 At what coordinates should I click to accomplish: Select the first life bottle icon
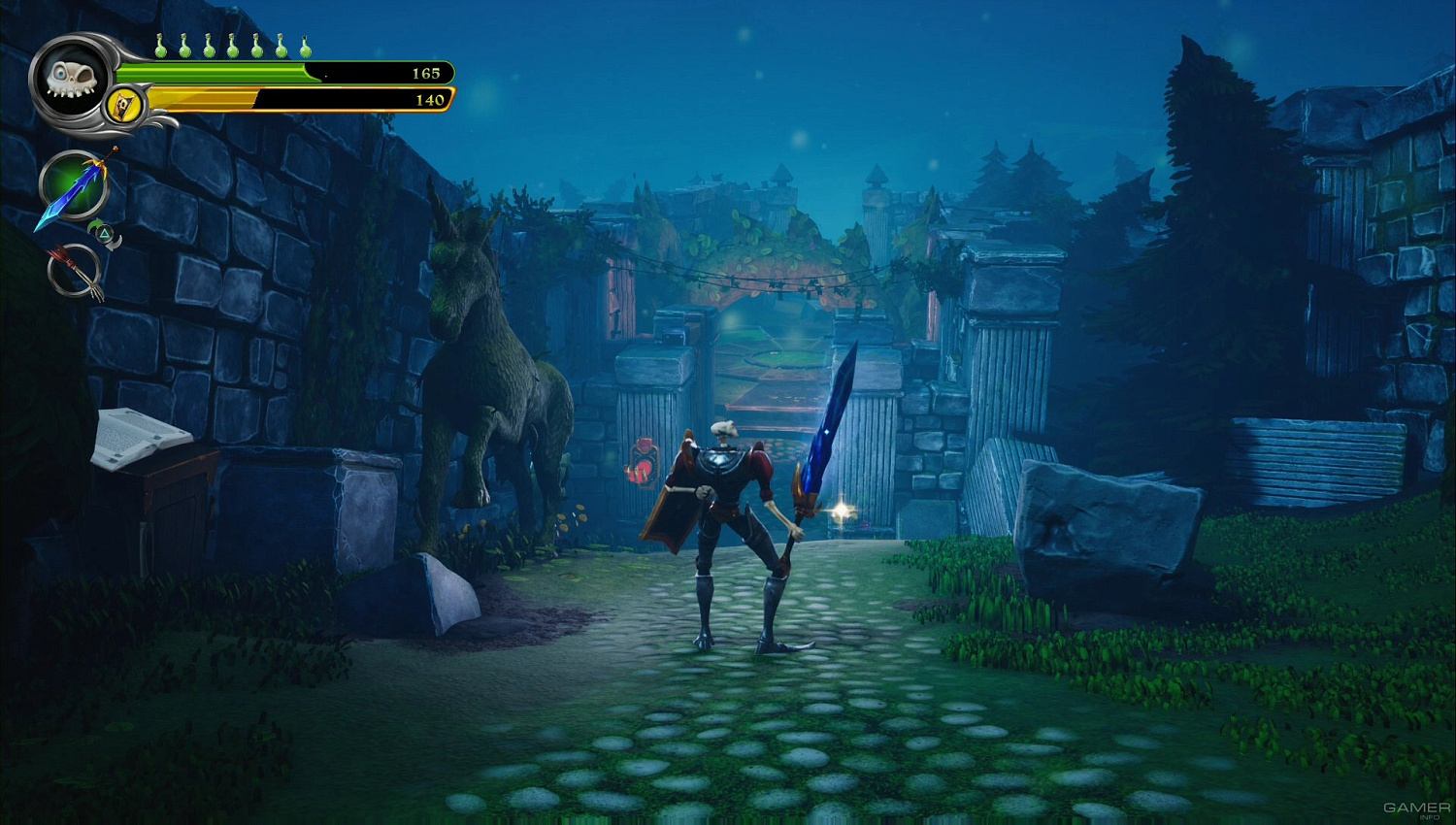point(160,46)
